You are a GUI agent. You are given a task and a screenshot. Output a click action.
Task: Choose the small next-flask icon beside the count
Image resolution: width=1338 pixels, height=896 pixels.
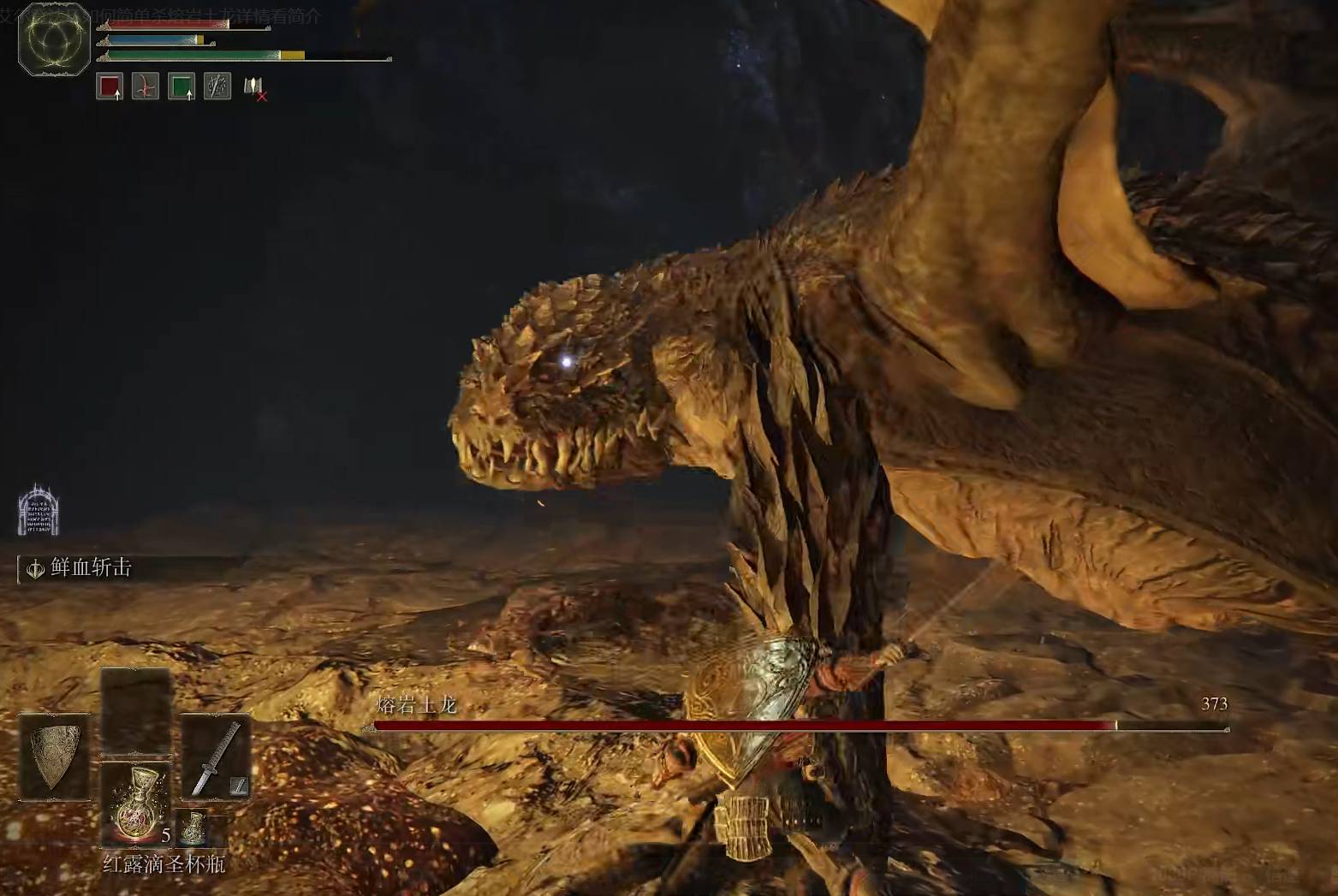[x=194, y=827]
